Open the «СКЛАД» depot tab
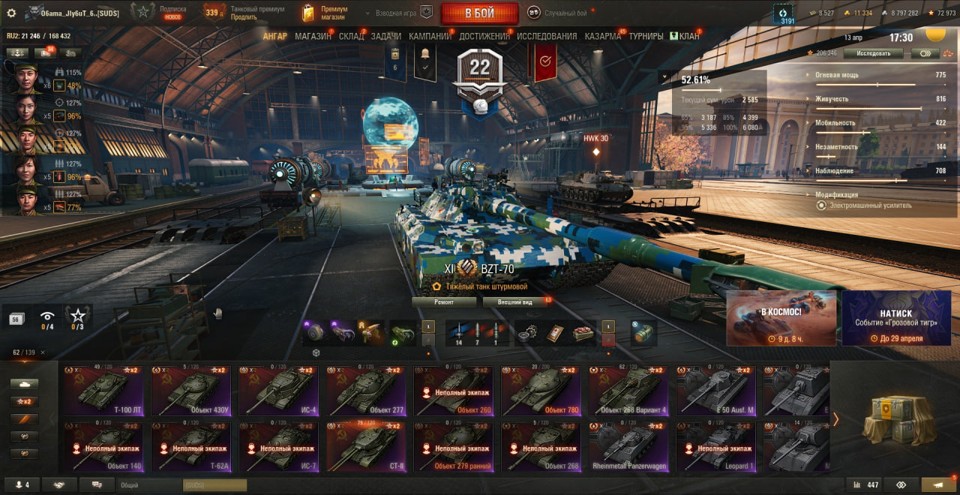 click(x=351, y=36)
